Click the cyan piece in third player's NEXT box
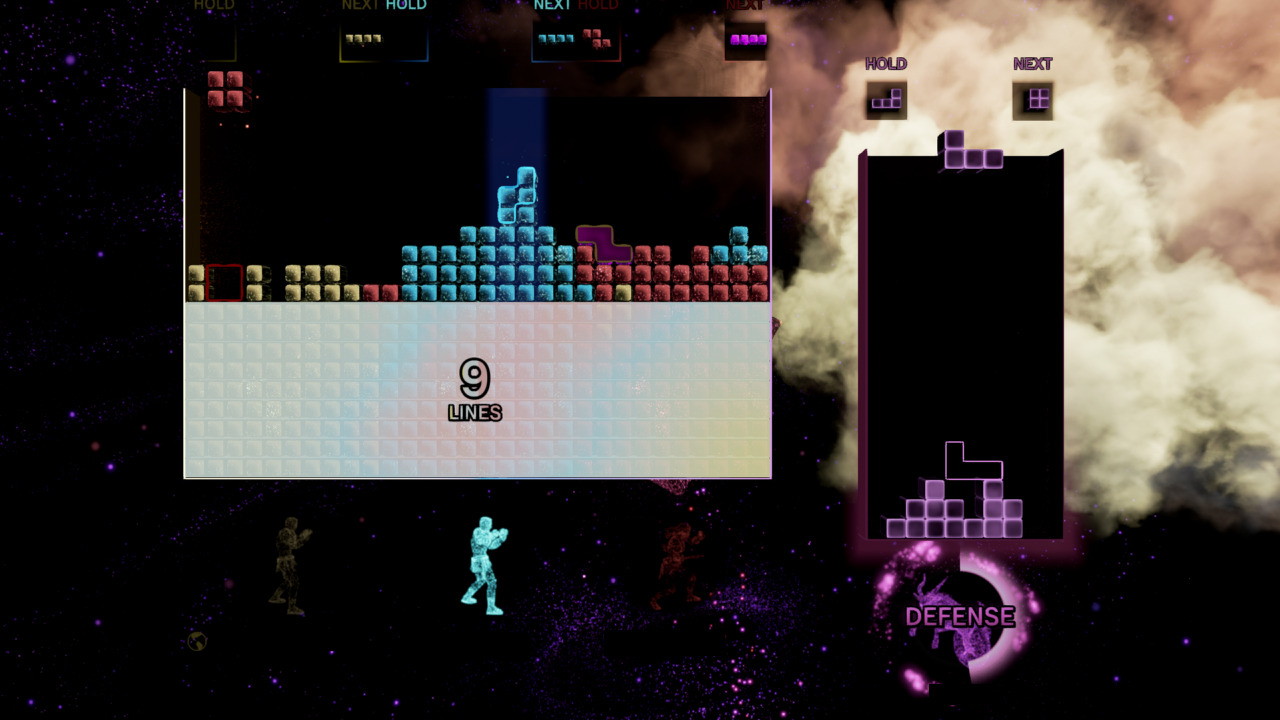Screen dimensions: 1280x720 point(555,38)
